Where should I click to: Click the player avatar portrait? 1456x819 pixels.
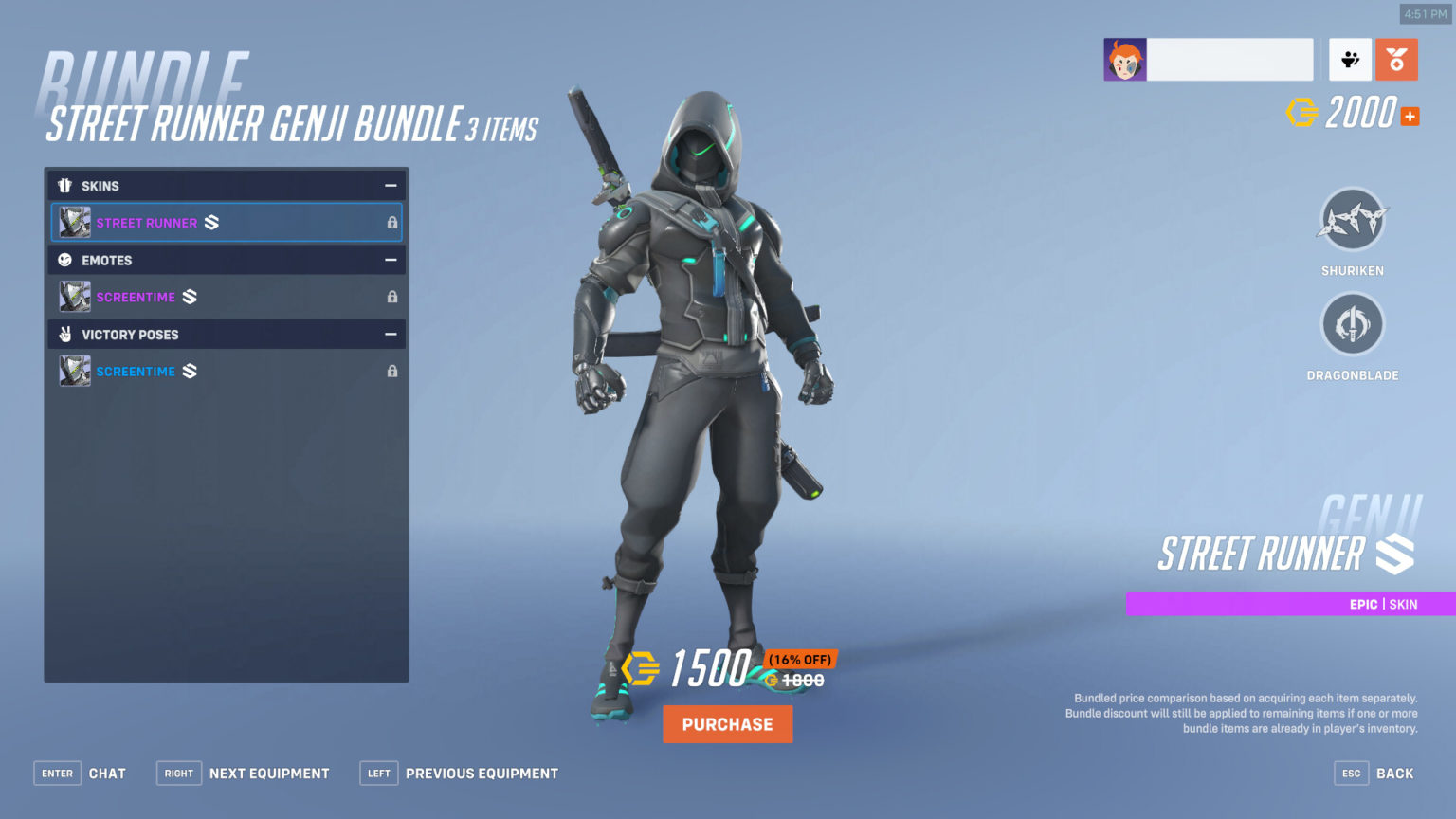click(1124, 59)
